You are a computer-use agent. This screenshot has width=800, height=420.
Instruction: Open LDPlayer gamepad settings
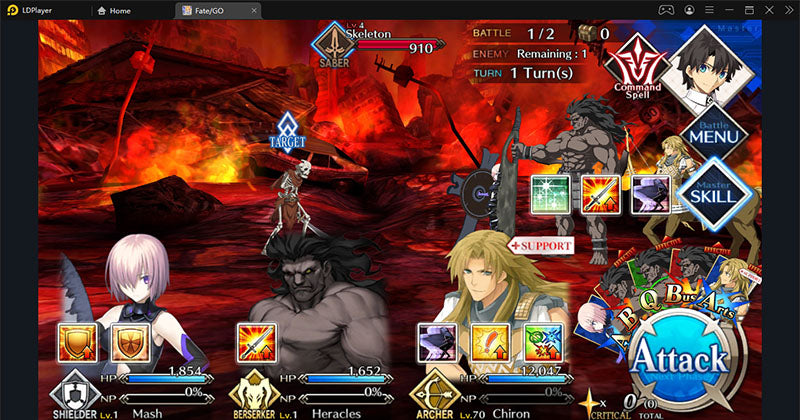pos(664,10)
